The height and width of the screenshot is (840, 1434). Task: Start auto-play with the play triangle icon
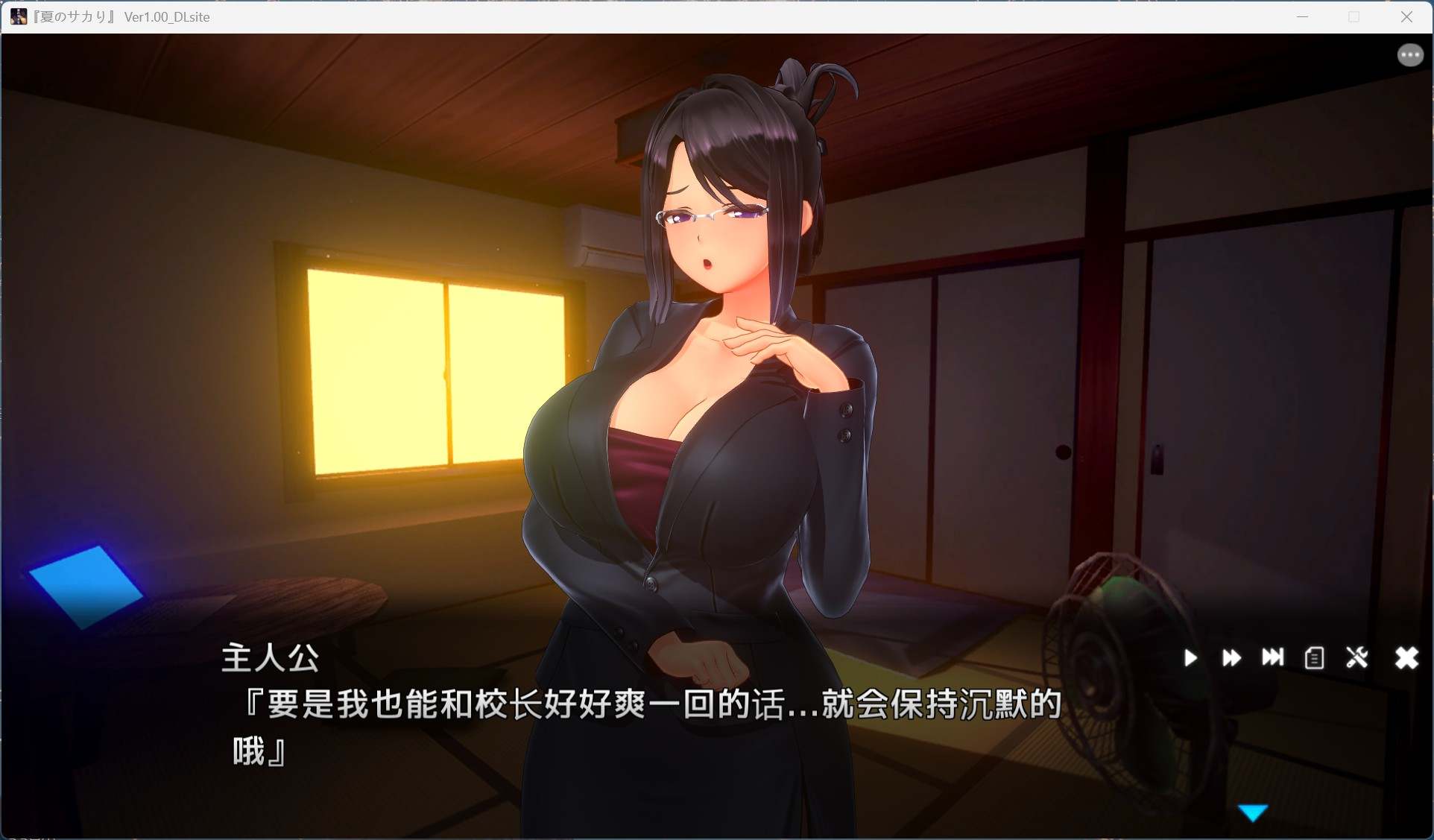coord(1190,658)
